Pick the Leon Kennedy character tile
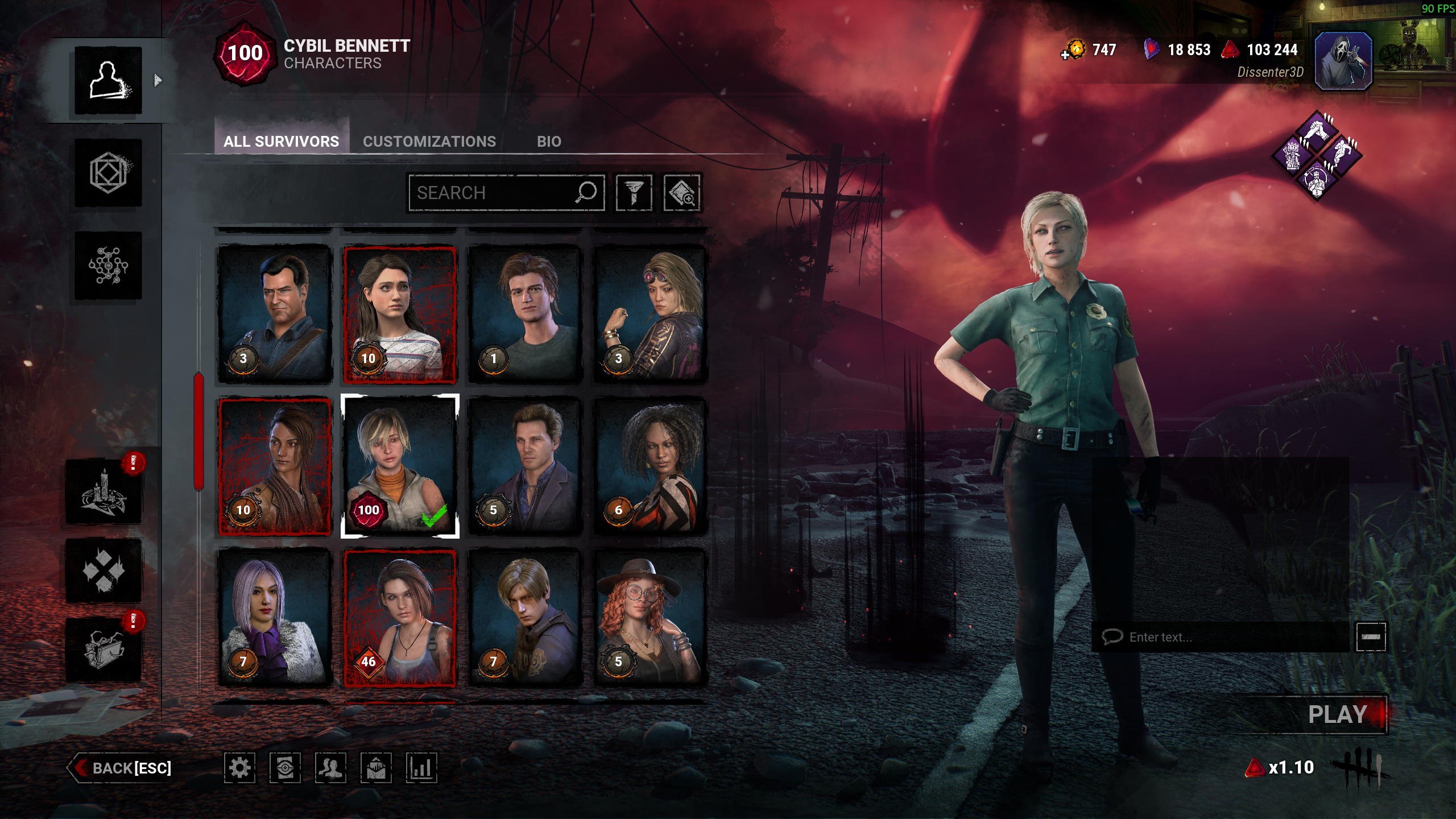Viewport: 1456px width, 819px height. [x=525, y=618]
